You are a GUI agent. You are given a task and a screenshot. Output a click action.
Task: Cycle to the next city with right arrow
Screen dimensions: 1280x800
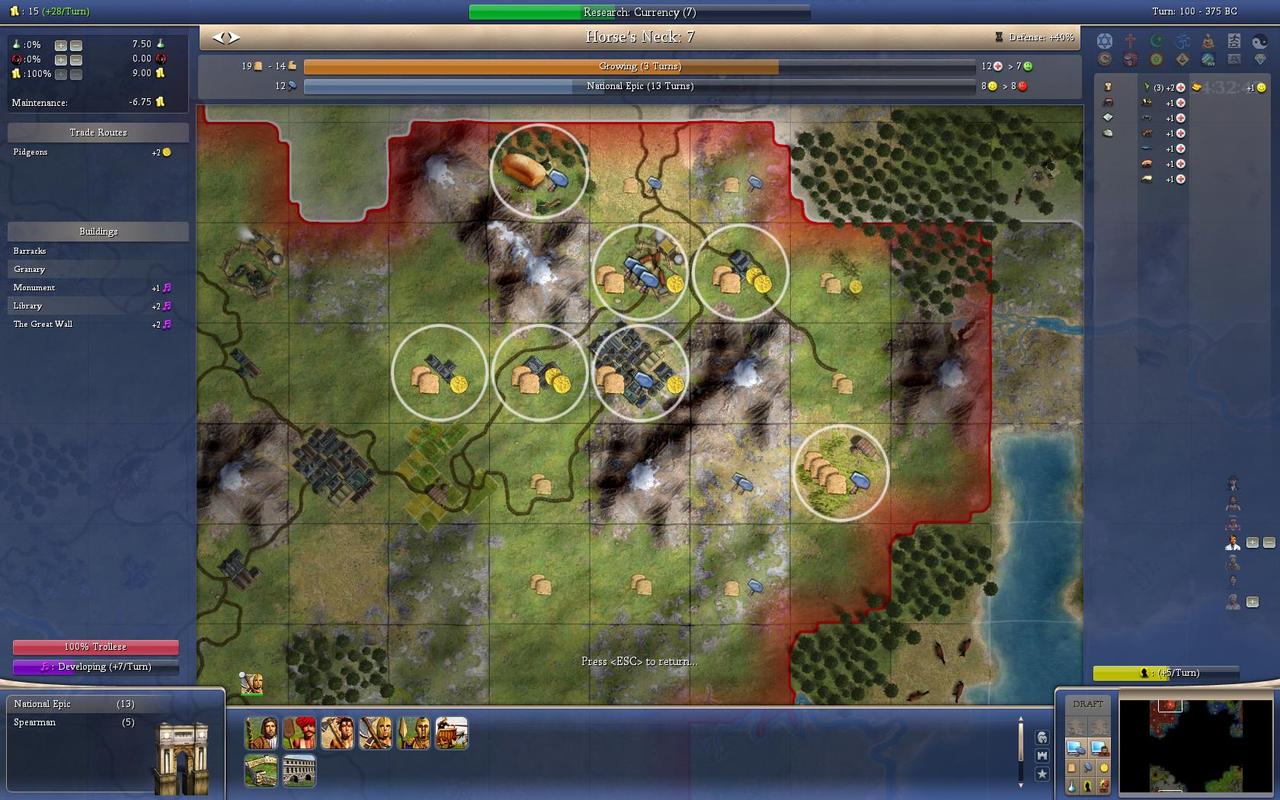pyautogui.click(x=234, y=38)
